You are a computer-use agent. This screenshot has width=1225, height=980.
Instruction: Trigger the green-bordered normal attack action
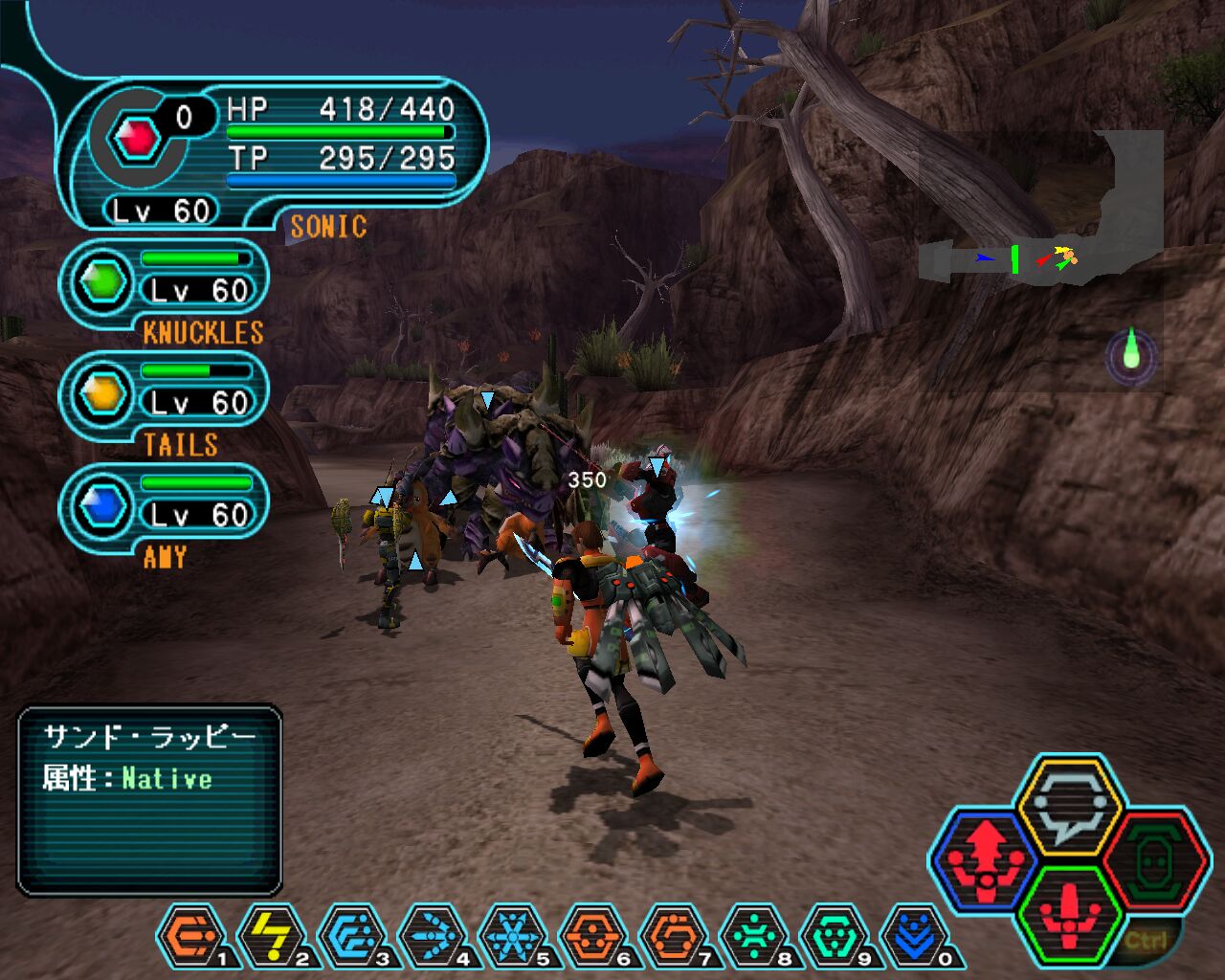point(1070,913)
